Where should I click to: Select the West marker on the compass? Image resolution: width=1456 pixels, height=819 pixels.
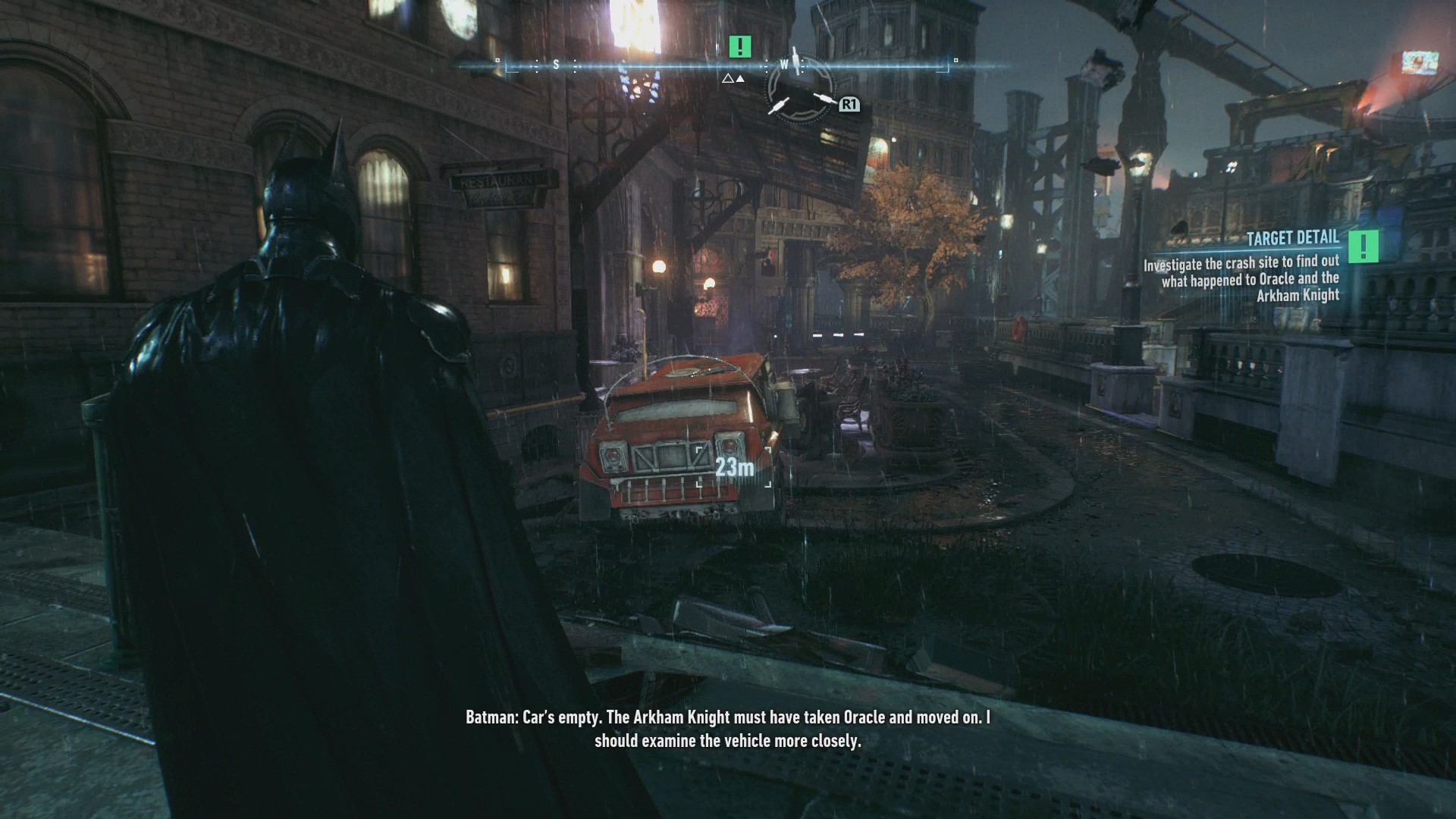pyautogui.click(x=785, y=64)
